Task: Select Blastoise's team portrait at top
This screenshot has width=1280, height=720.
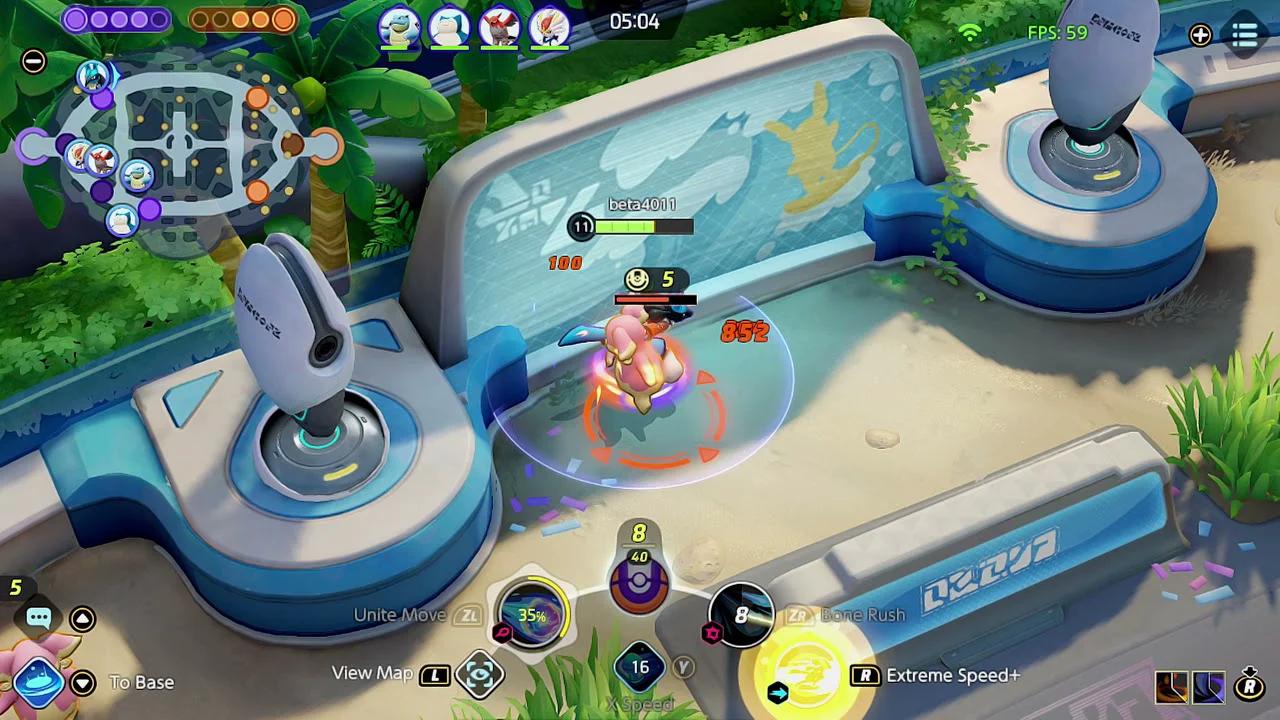Action: pos(399,28)
